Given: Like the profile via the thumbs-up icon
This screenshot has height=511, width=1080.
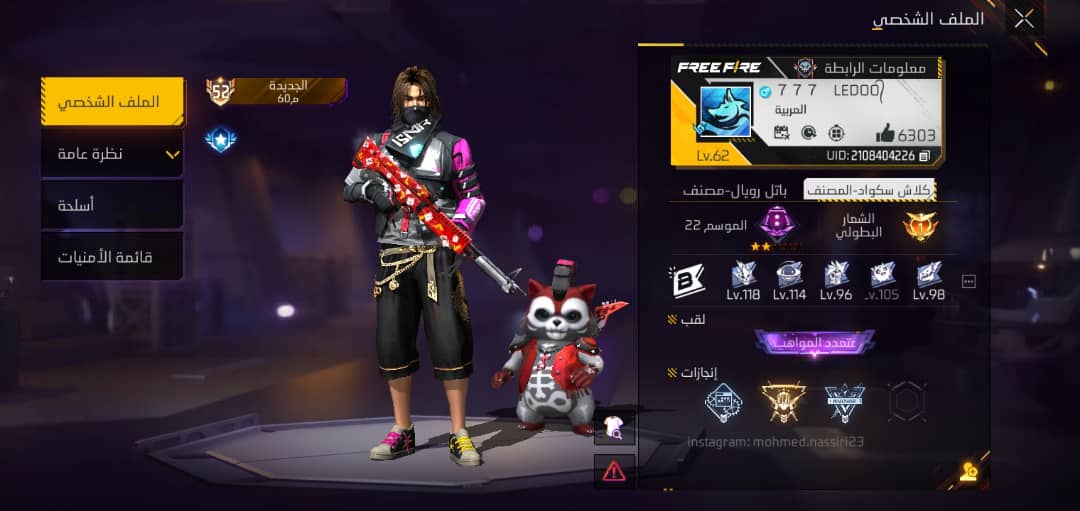Looking at the screenshot, I should pyautogui.click(x=887, y=133).
